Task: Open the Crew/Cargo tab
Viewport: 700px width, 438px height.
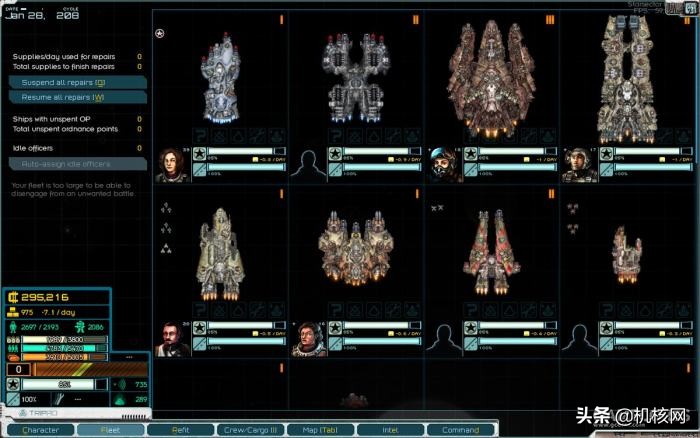Action: 248,430
